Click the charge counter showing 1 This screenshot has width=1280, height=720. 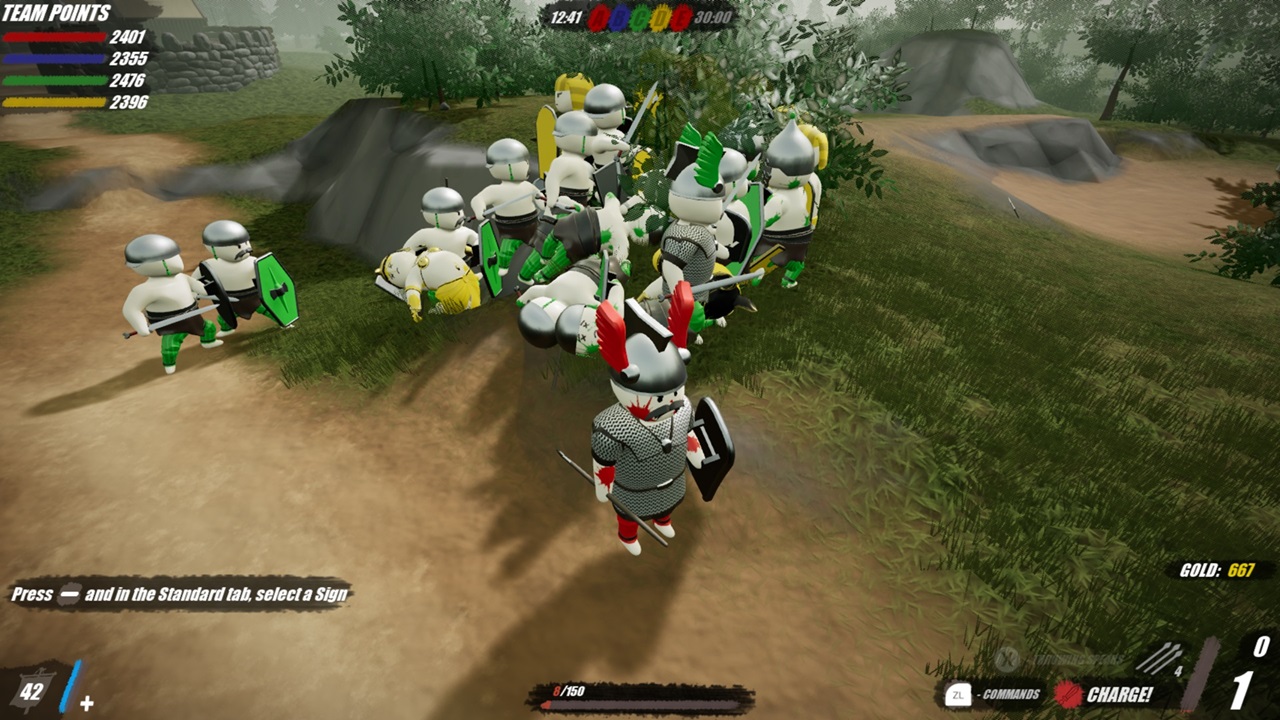1241,690
